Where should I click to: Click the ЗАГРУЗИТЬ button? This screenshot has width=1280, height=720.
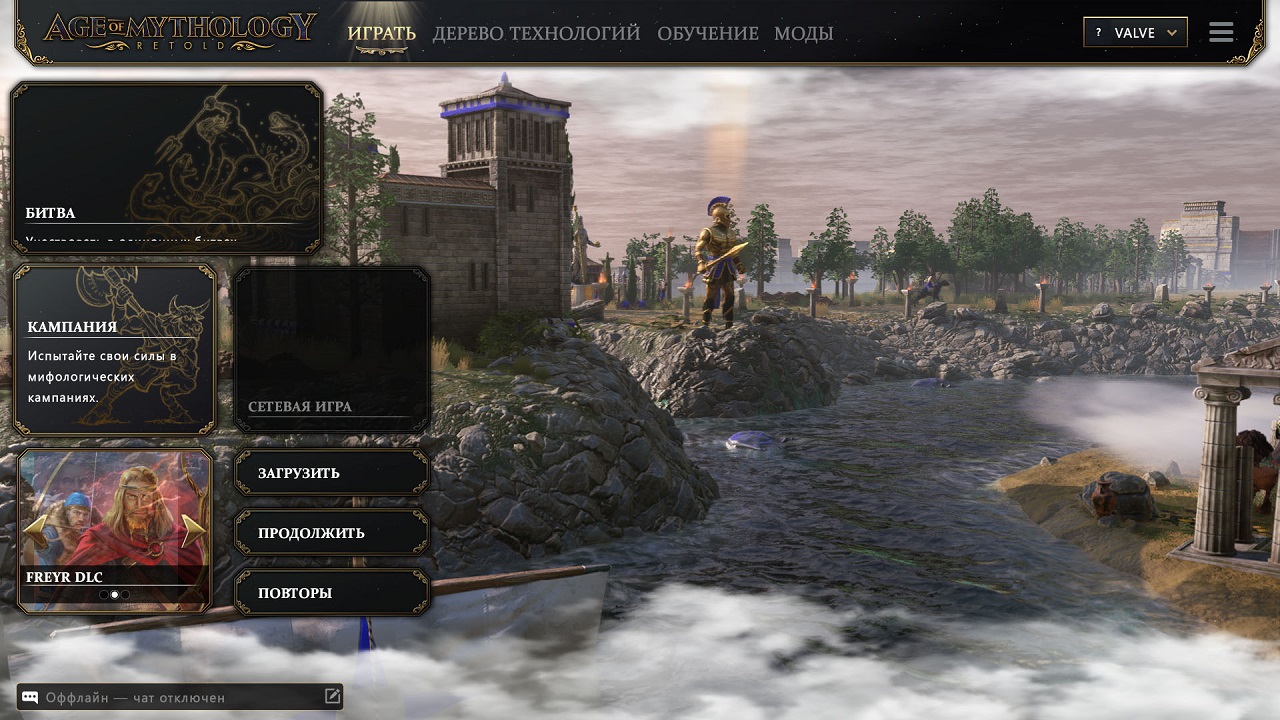pyautogui.click(x=331, y=472)
